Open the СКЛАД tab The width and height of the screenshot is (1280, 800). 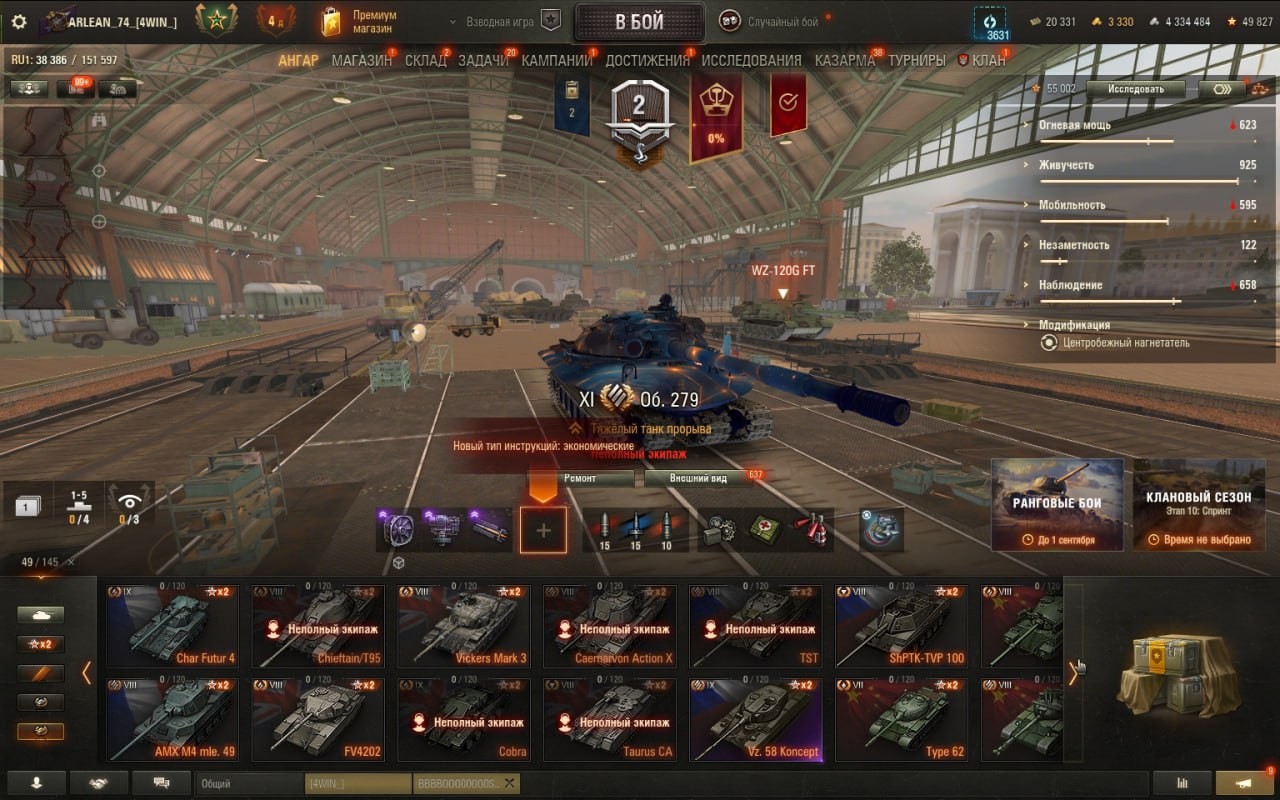[425, 60]
